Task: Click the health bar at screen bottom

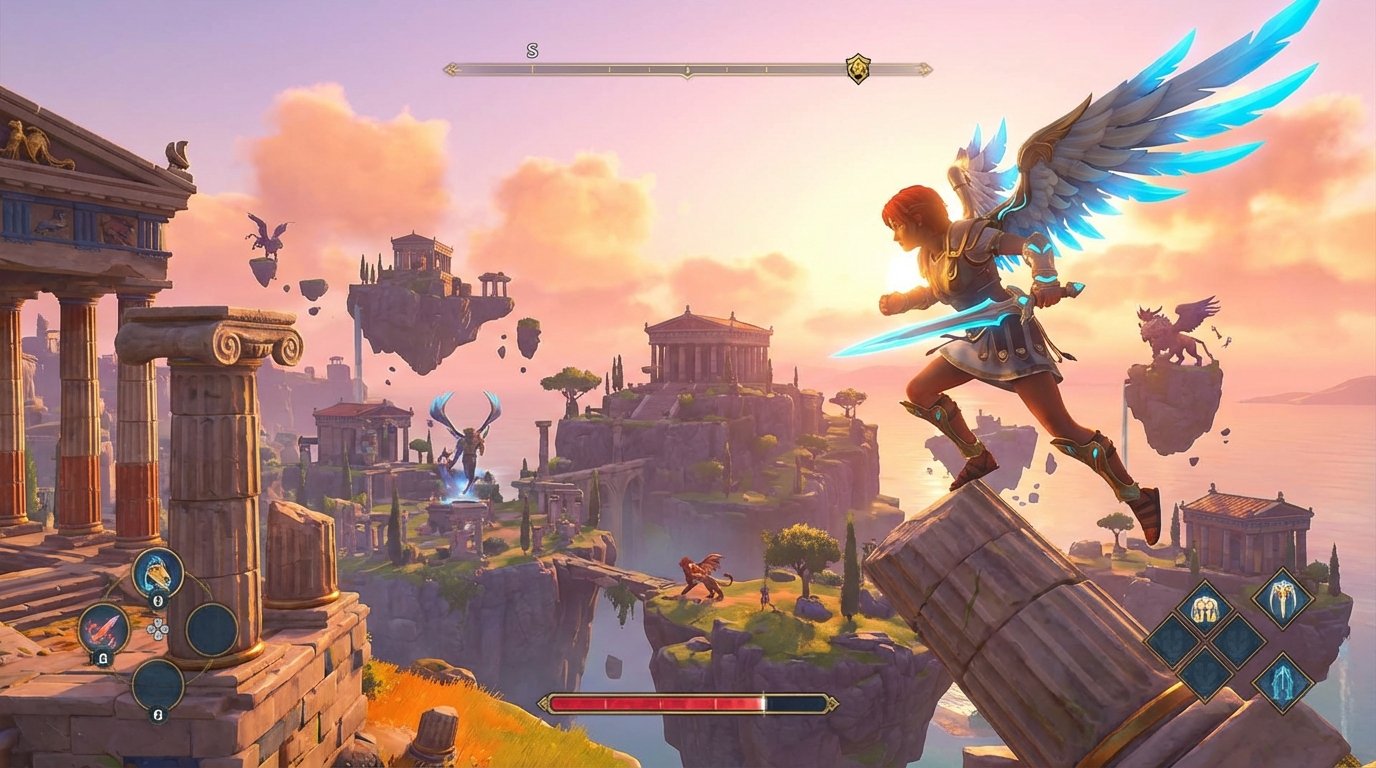Action: (x=690, y=705)
